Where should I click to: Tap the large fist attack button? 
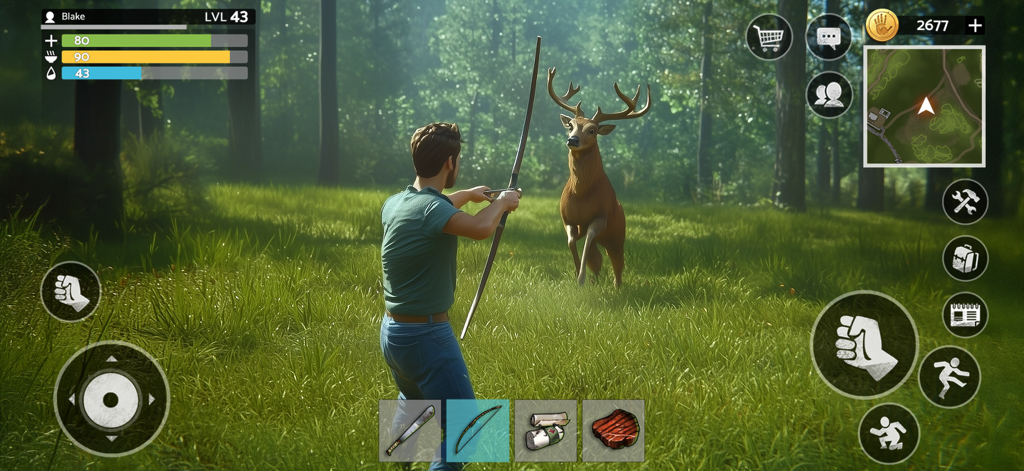(864, 345)
